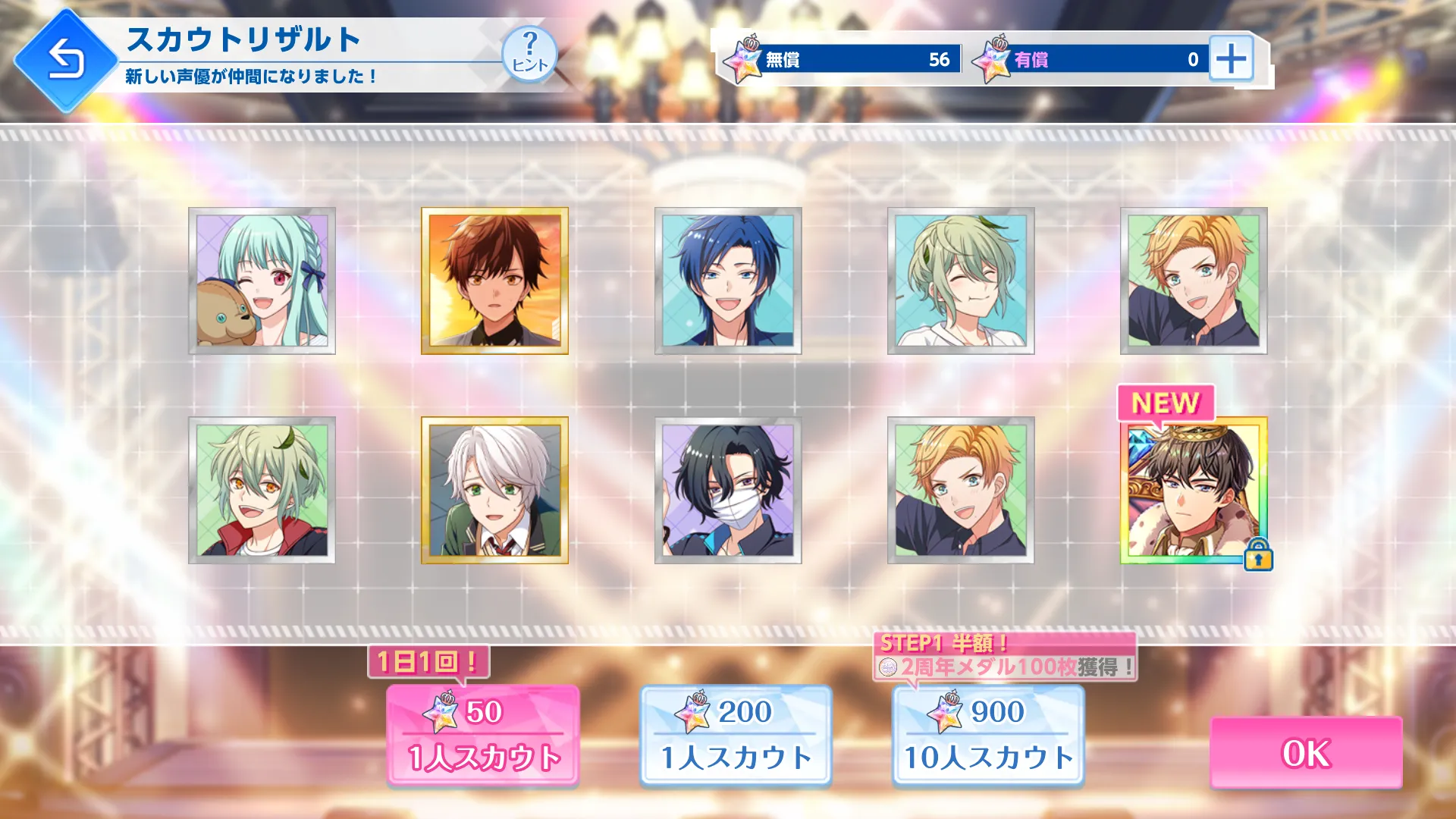Open the green-haired actor with closed eyes card

pyautogui.click(x=961, y=281)
